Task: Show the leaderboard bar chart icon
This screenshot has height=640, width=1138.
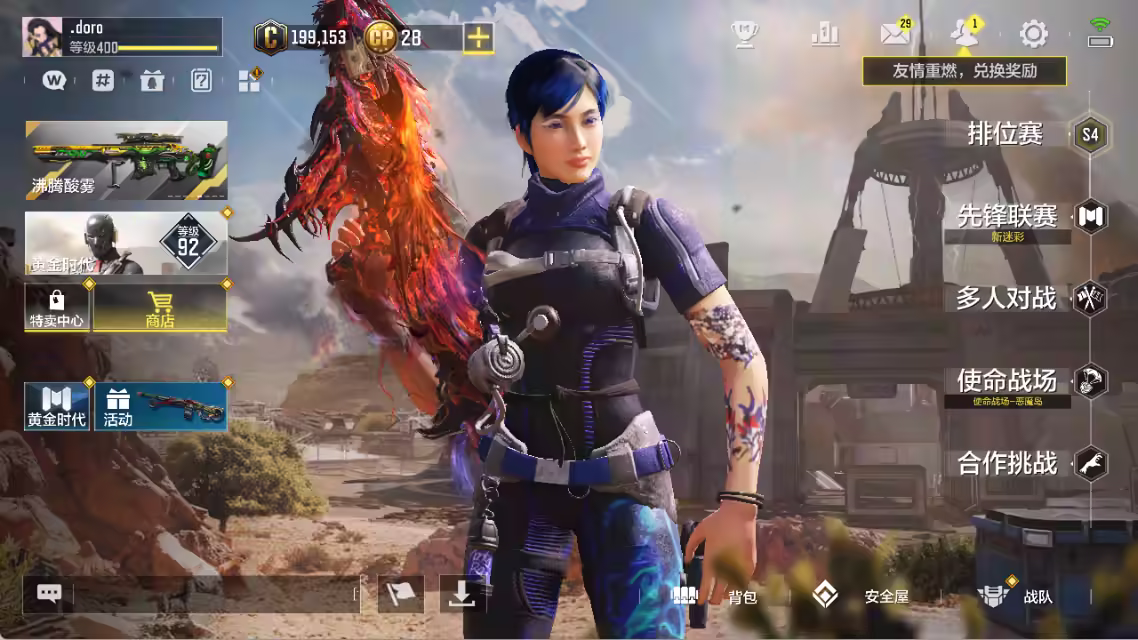Action: (825, 34)
